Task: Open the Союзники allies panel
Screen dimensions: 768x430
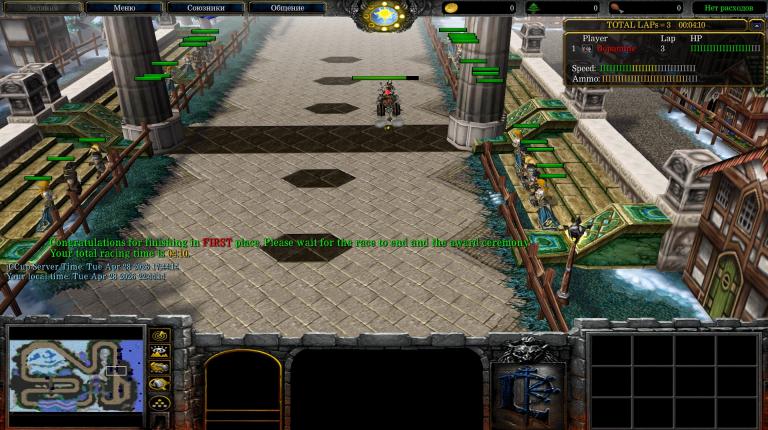Action: tap(205, 8)
